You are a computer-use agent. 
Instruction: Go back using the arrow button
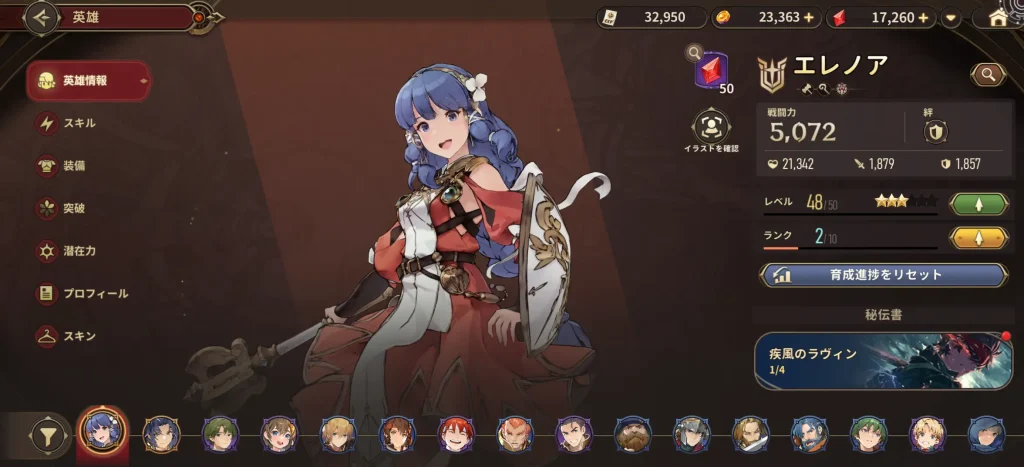[42, 17]
